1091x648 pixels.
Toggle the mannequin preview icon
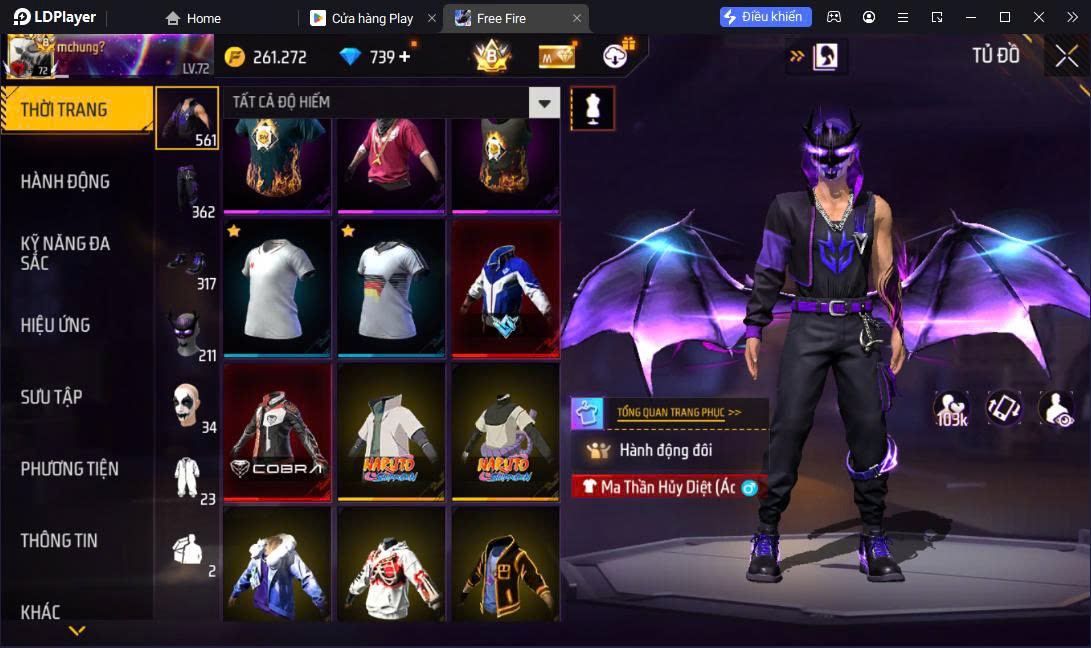pyautogui.click(x=592, y=108)
